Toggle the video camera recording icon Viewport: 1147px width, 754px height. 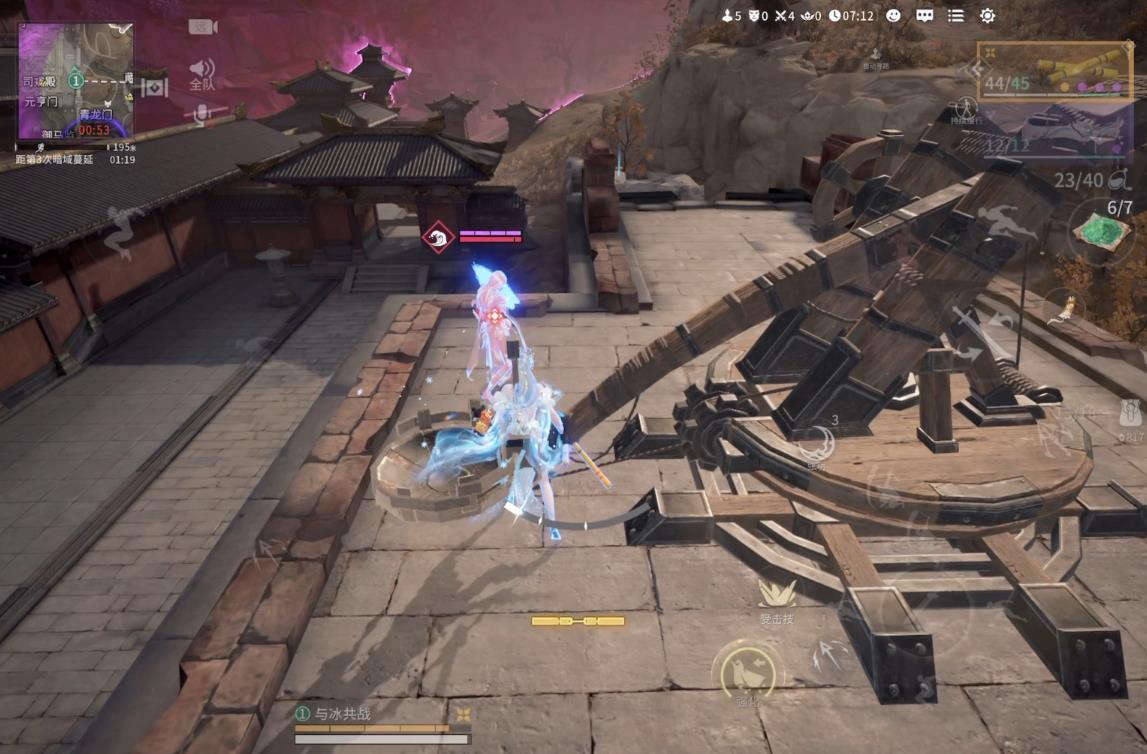click(203, 27)
